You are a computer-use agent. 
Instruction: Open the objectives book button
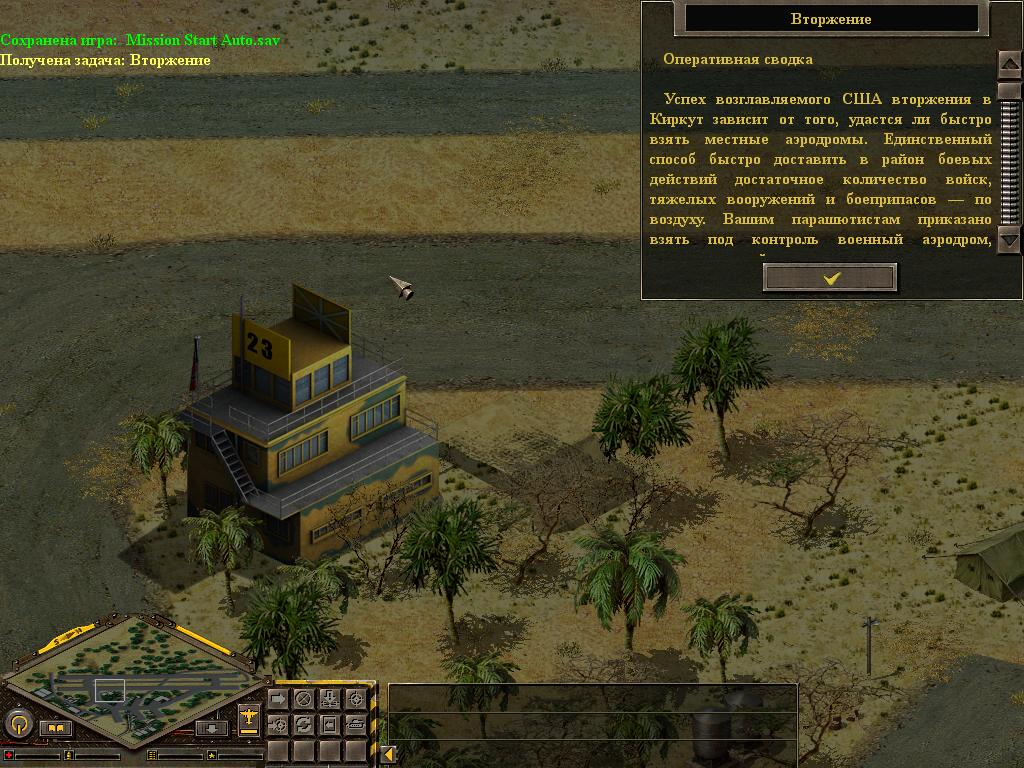click(x=55, y=727)
